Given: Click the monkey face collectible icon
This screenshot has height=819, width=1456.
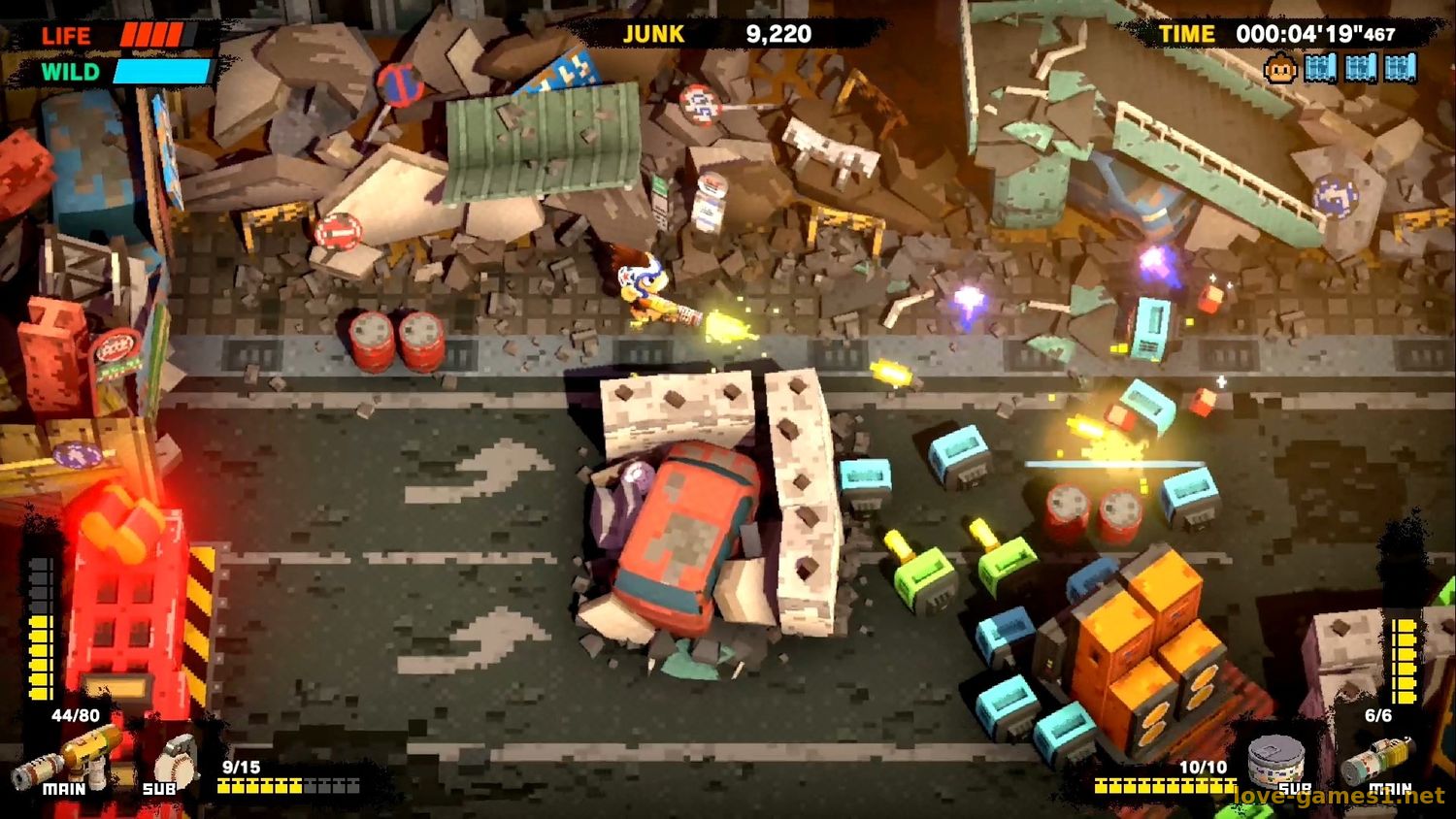Looking at the screenshot, I should tap(1281, 70).
